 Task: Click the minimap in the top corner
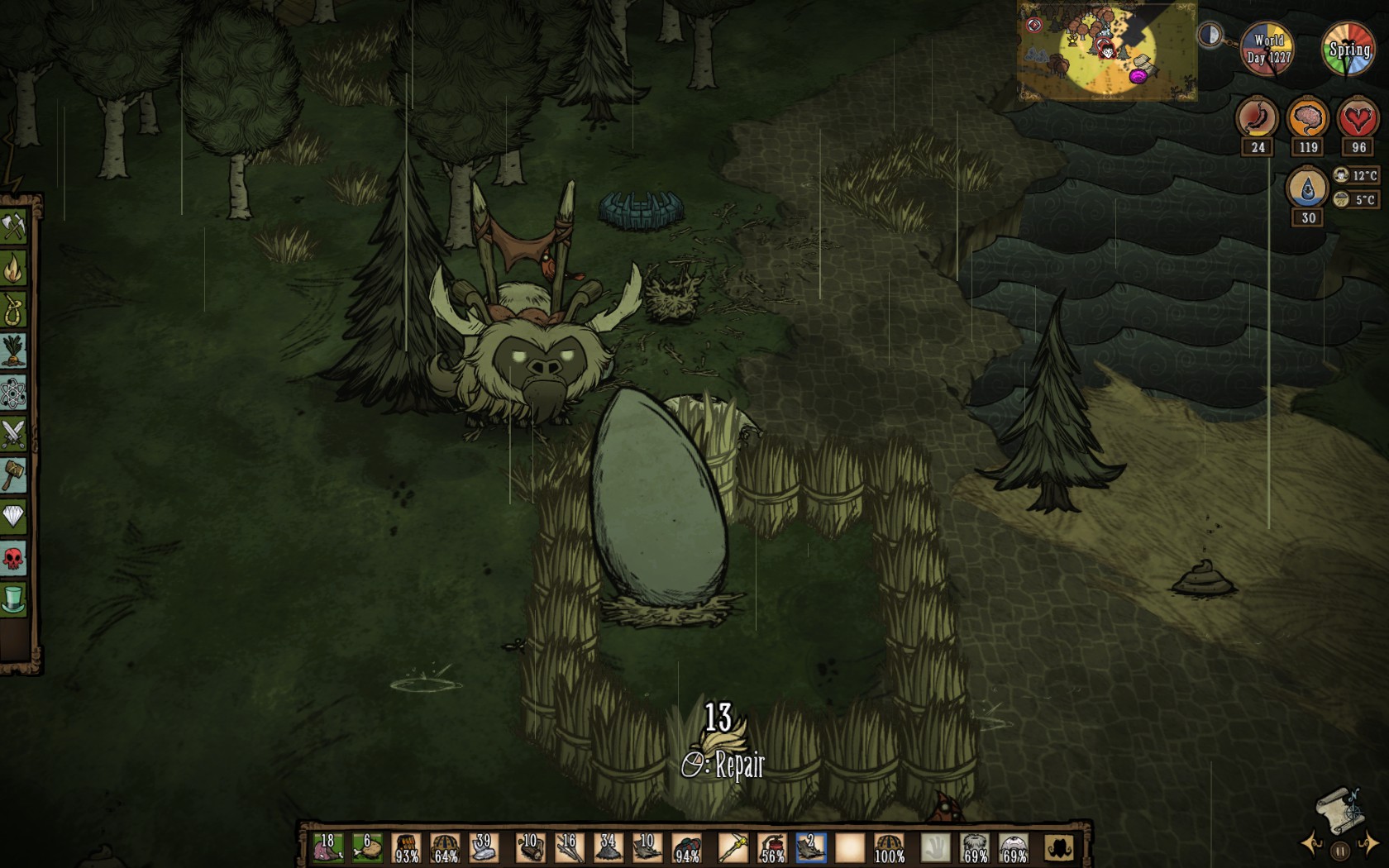[x=1106, y=51]
